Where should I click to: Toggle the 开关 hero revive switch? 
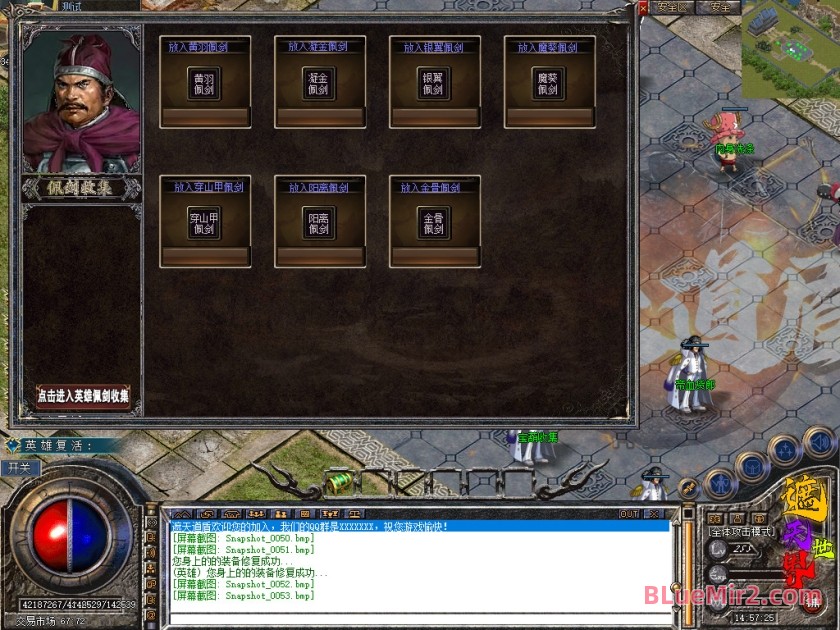(19, 467)
